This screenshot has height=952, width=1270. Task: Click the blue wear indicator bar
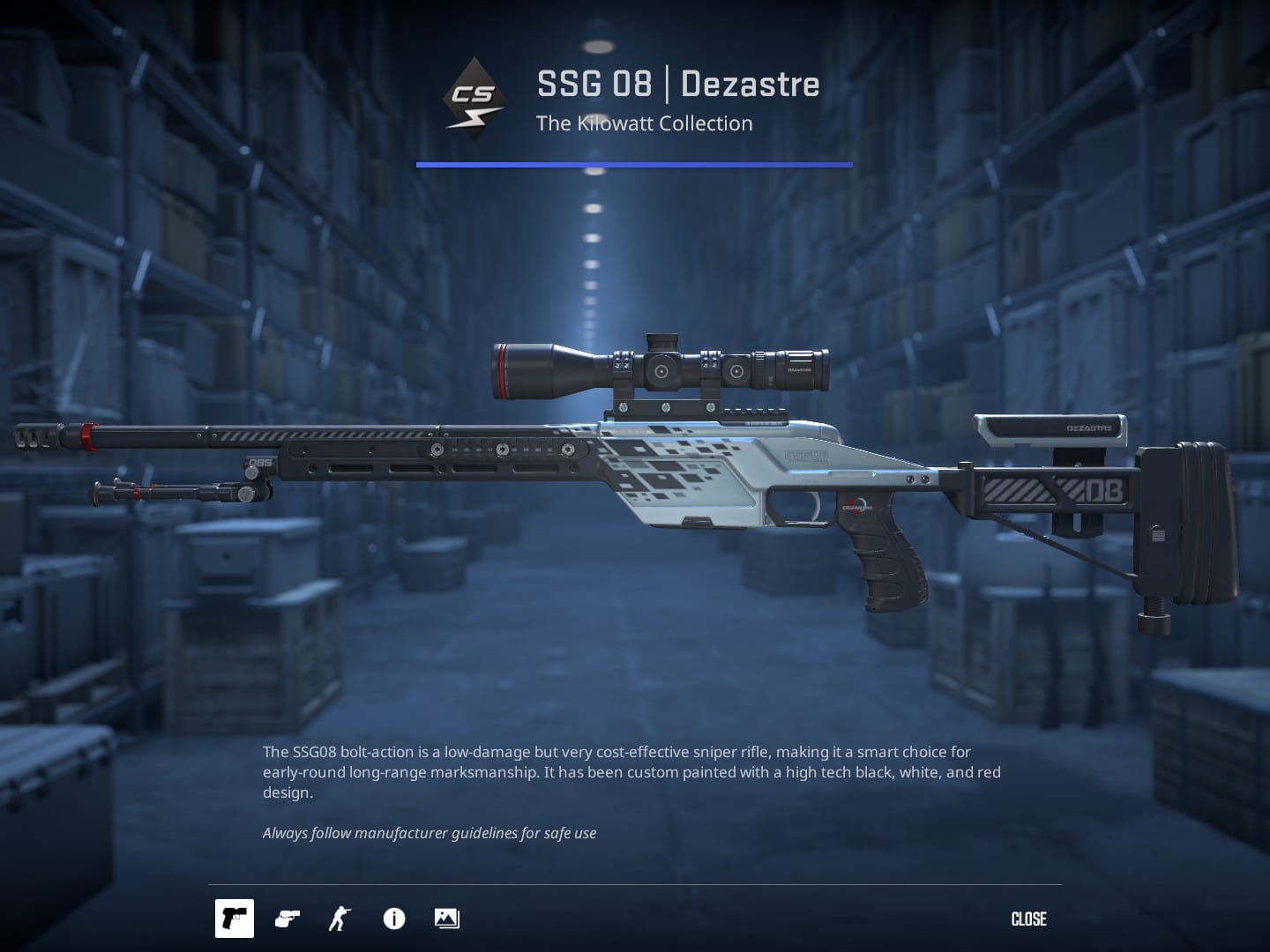(633, 163)
